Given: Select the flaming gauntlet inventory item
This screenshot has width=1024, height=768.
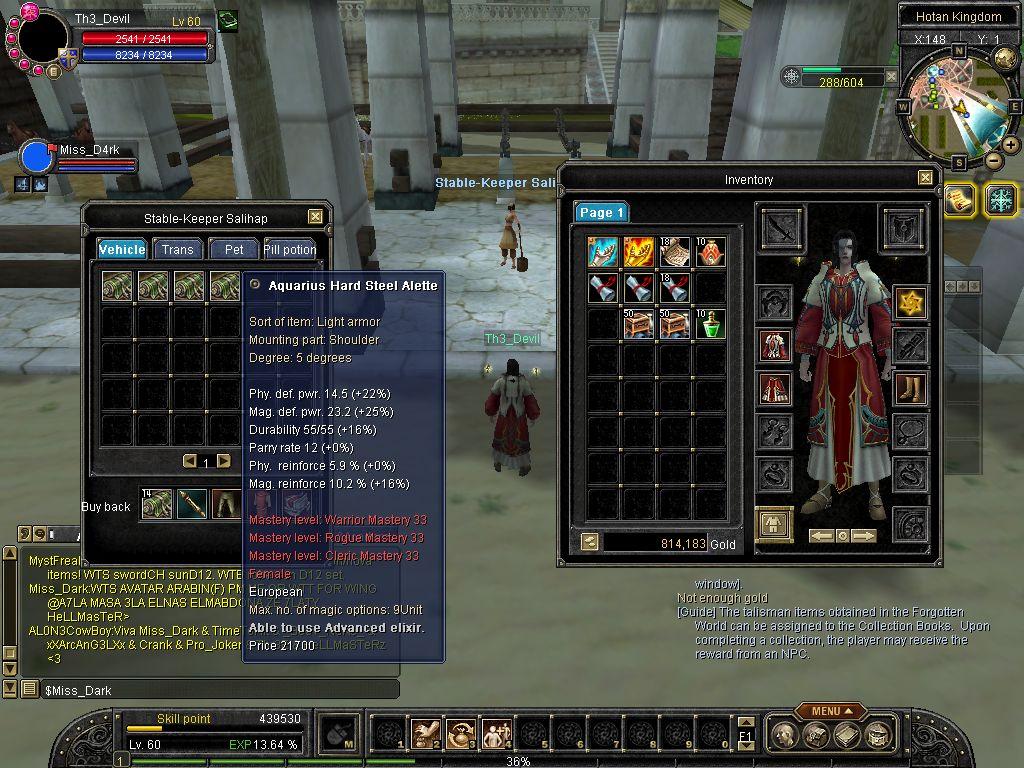Looking at the screenshot, I should pyautogui.click(x=638, y=252).
